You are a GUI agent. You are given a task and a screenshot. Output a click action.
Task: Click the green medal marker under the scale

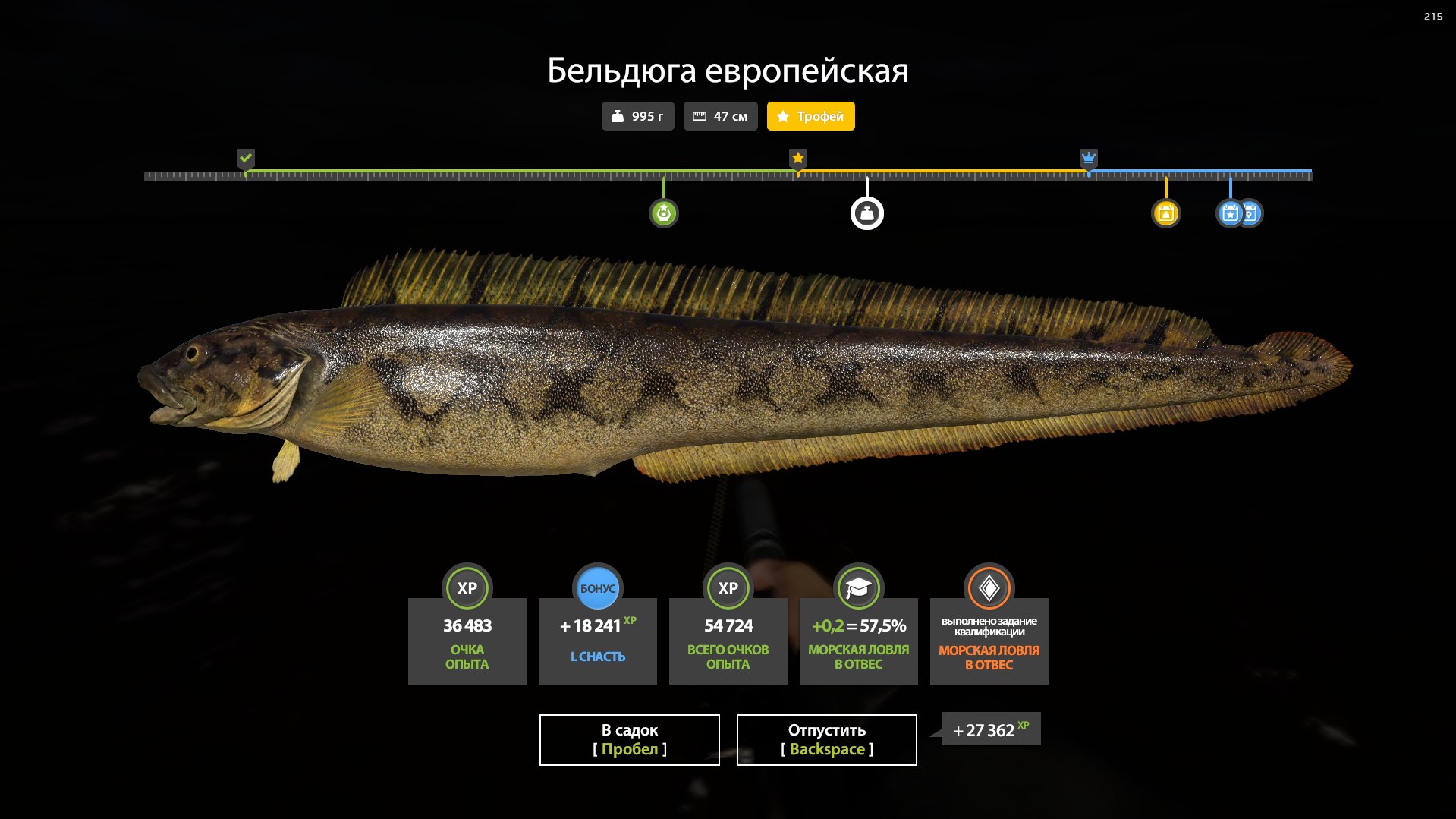pyautogui.click(x=663, y=213)
